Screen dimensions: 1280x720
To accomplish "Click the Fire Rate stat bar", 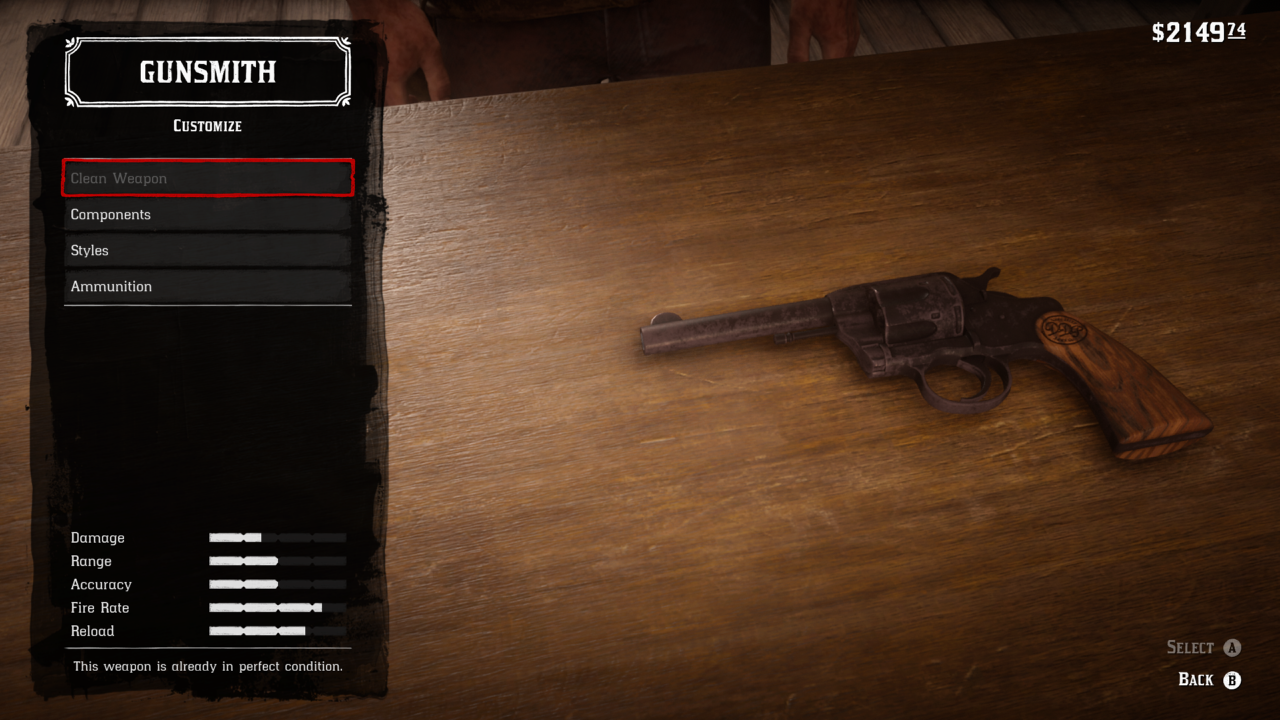I will [277, 607].
